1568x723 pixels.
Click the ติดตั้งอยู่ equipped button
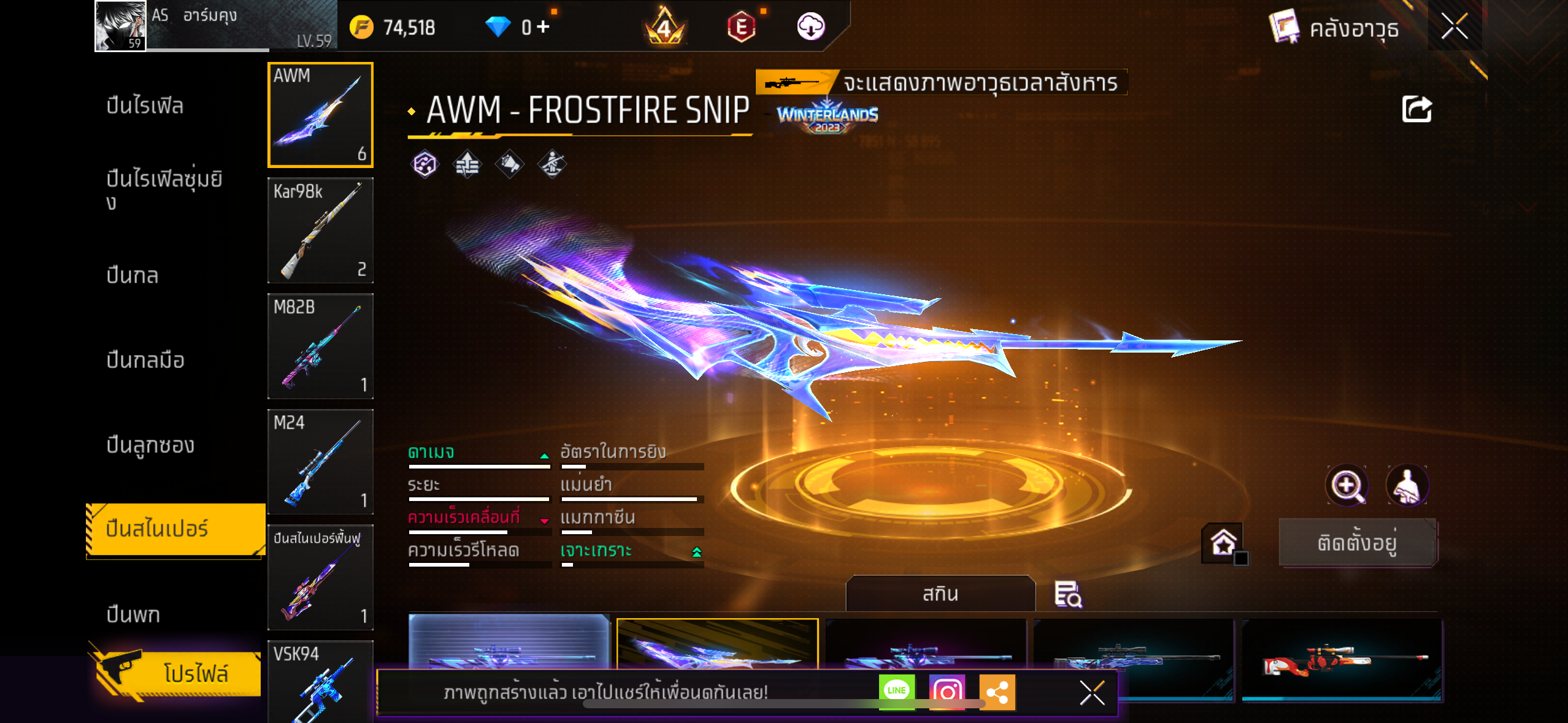tap(1357, 543)
